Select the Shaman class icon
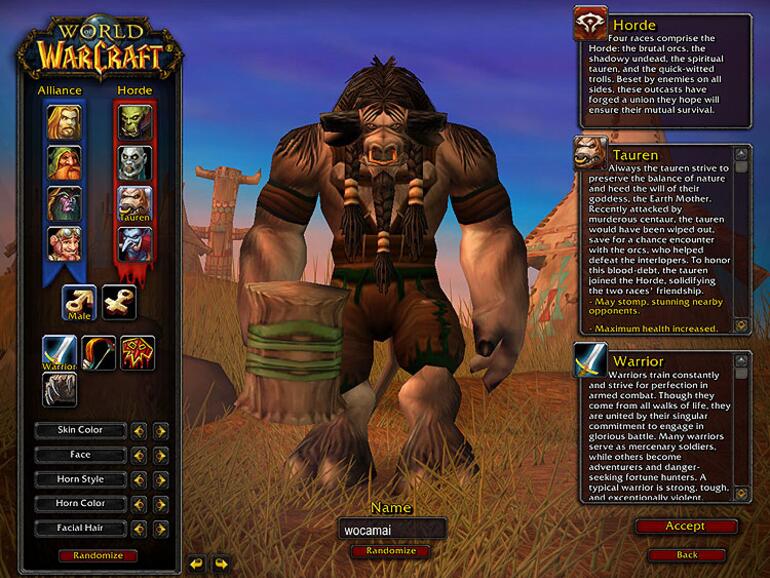This screenshot has height=578, width=770. tap(137, 352)
